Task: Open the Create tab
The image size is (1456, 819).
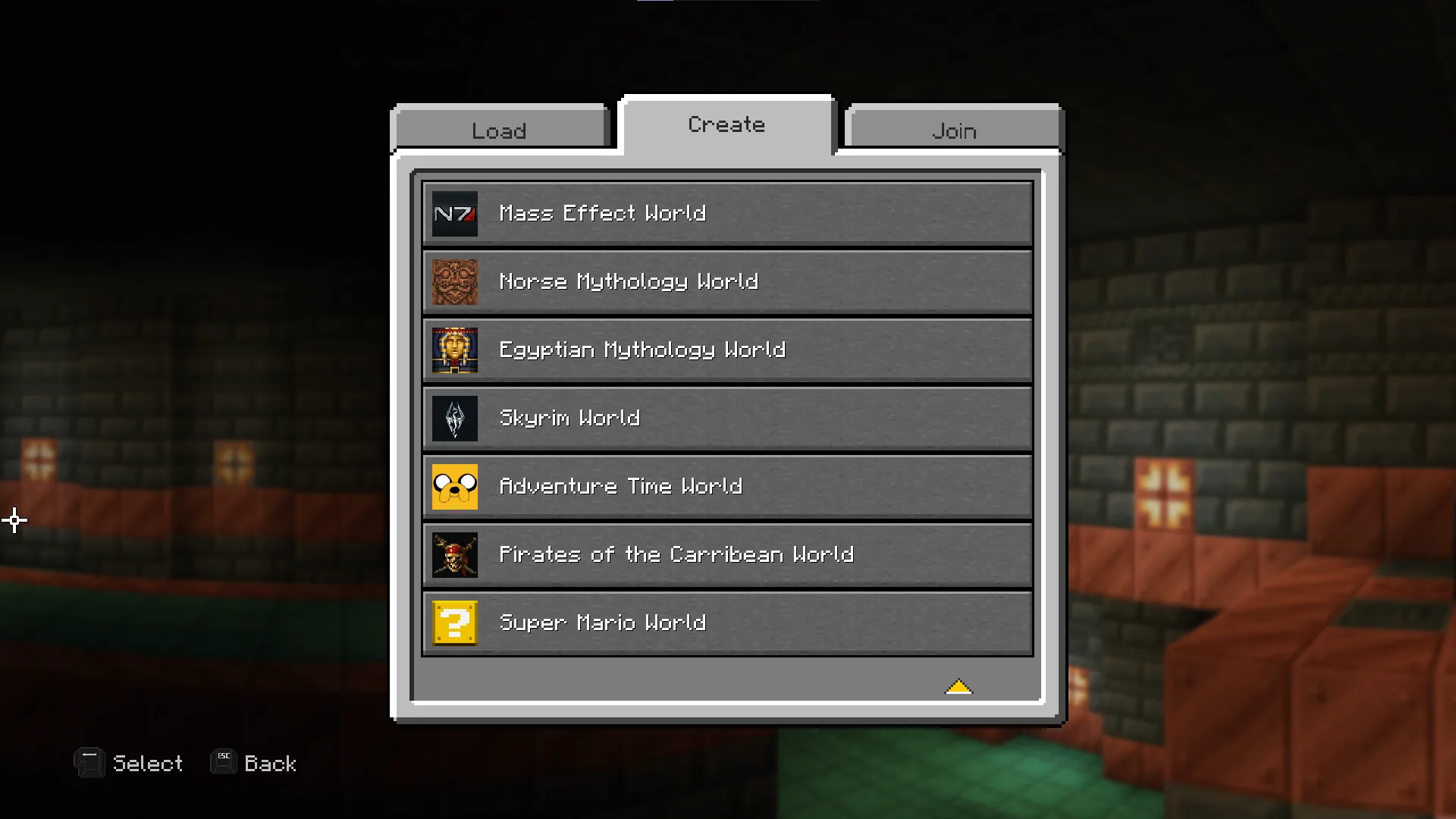Action: 726,124
